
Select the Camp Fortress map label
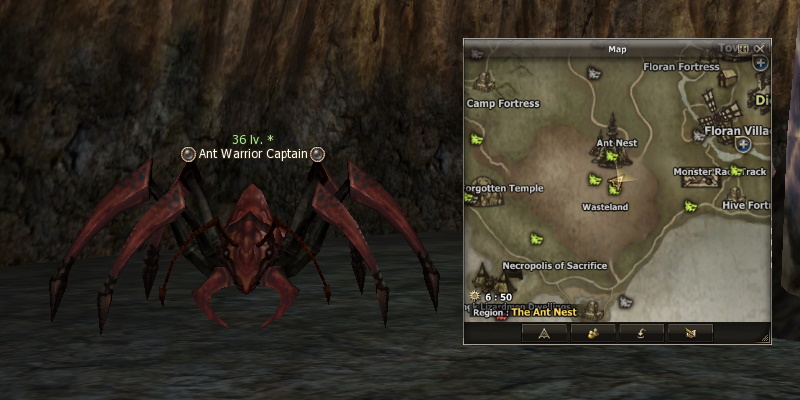pos(503,103)
